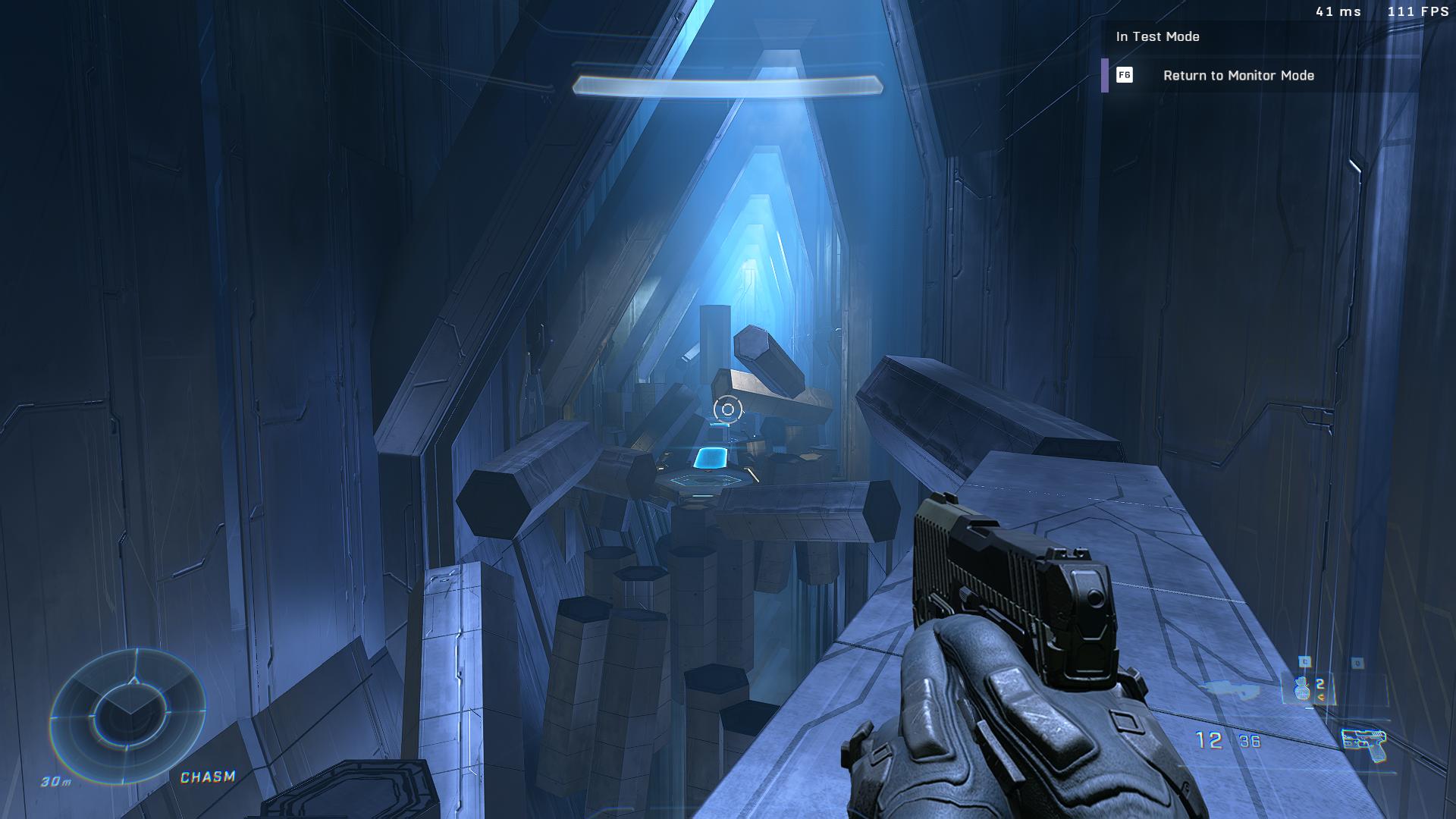The image size is (1456, 819).
Task: Select the equipped pistol weapon icon
Action: pyautogui.click(x=1363, y=744)
